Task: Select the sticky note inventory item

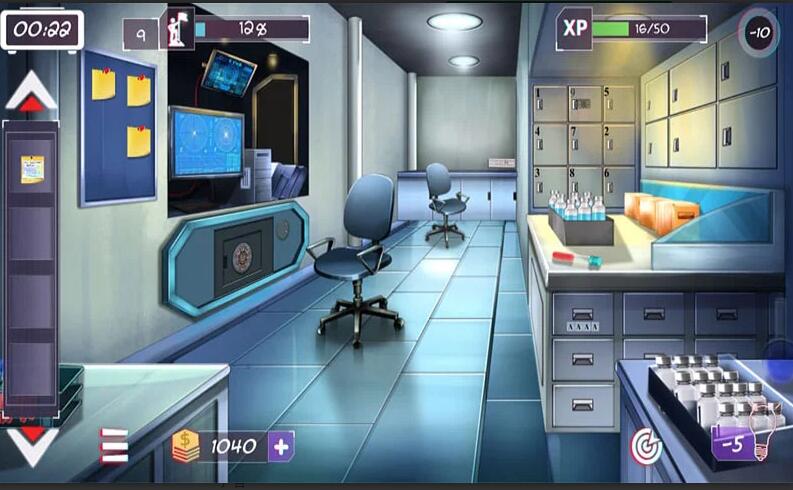Action: point(33,168)
